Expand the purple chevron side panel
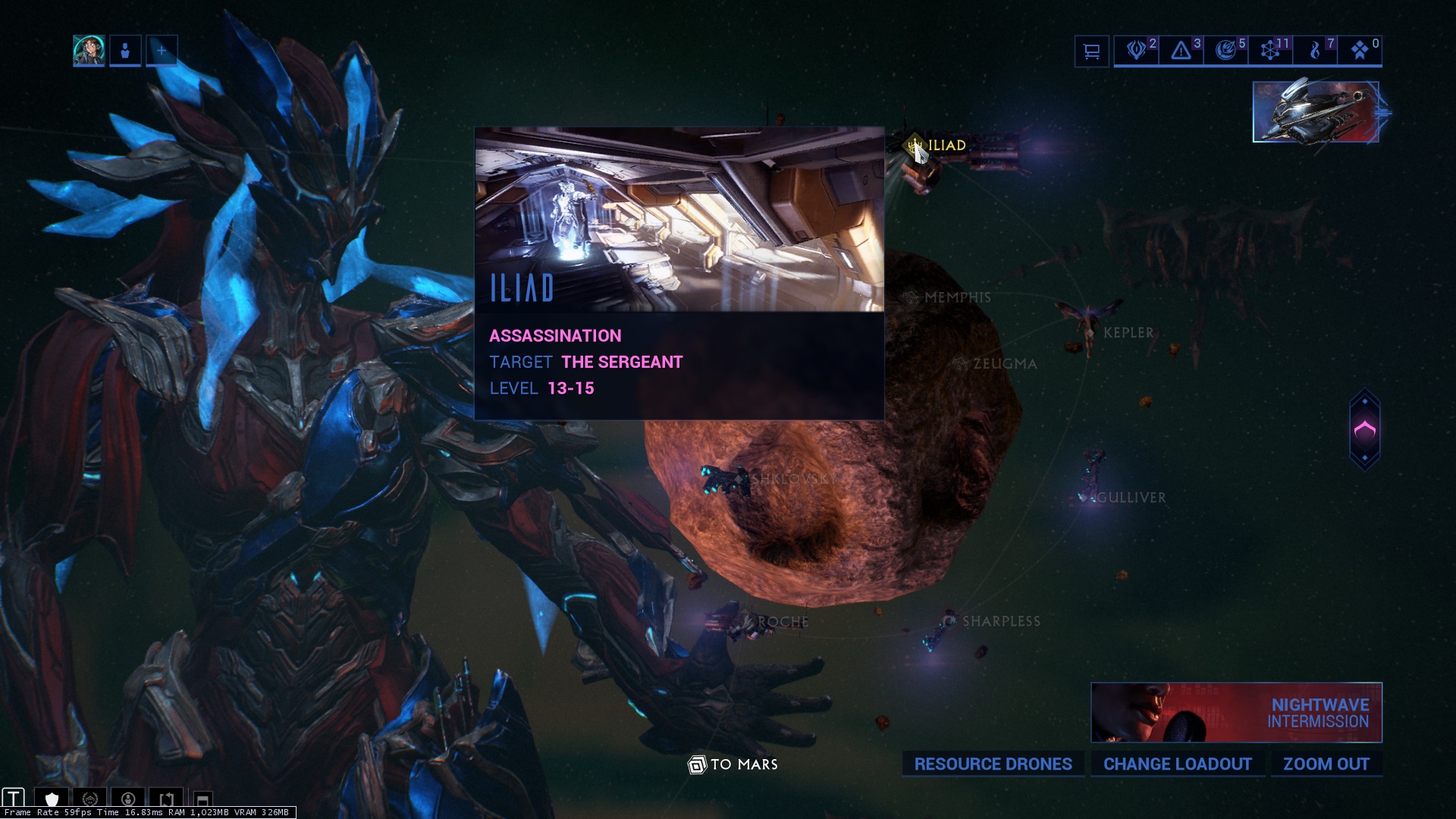Image resolution: width=1456 pixels, height=819 pixels. coord(1364,430)
